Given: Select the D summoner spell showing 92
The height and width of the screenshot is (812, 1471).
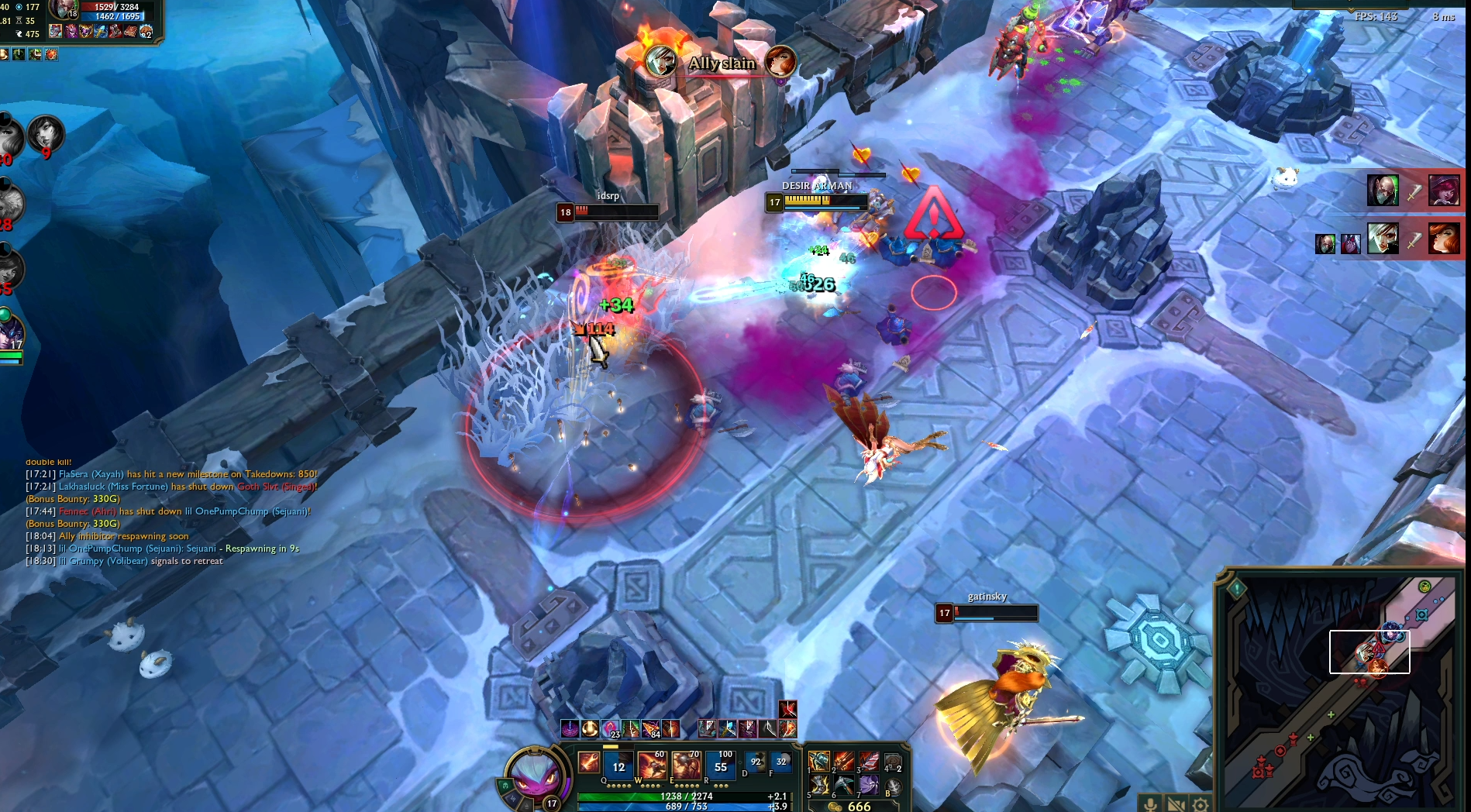Looking at the screenshot, I should [755, 762].
